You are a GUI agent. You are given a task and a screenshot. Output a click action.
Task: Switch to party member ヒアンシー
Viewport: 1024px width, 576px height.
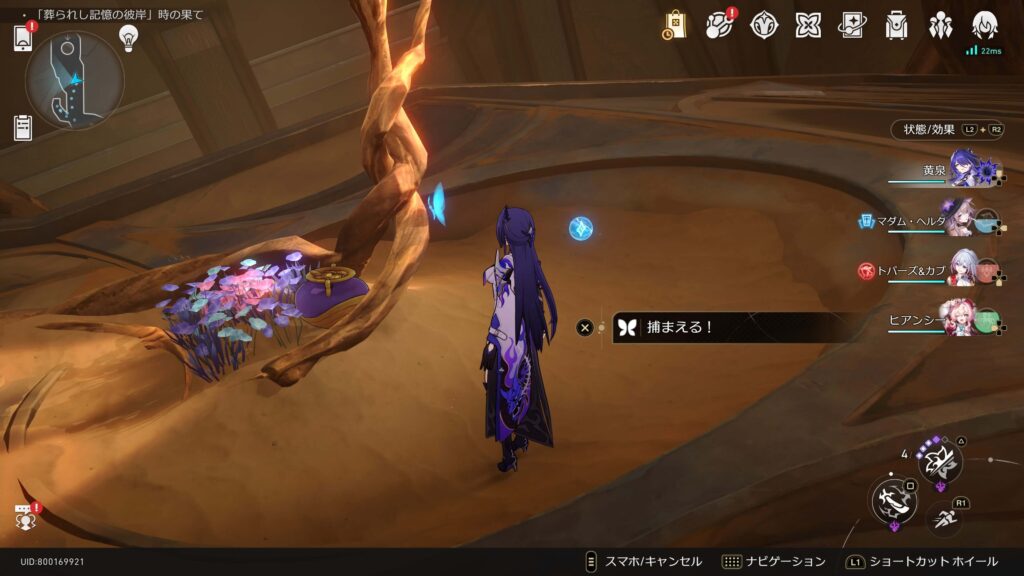point(962,320)
